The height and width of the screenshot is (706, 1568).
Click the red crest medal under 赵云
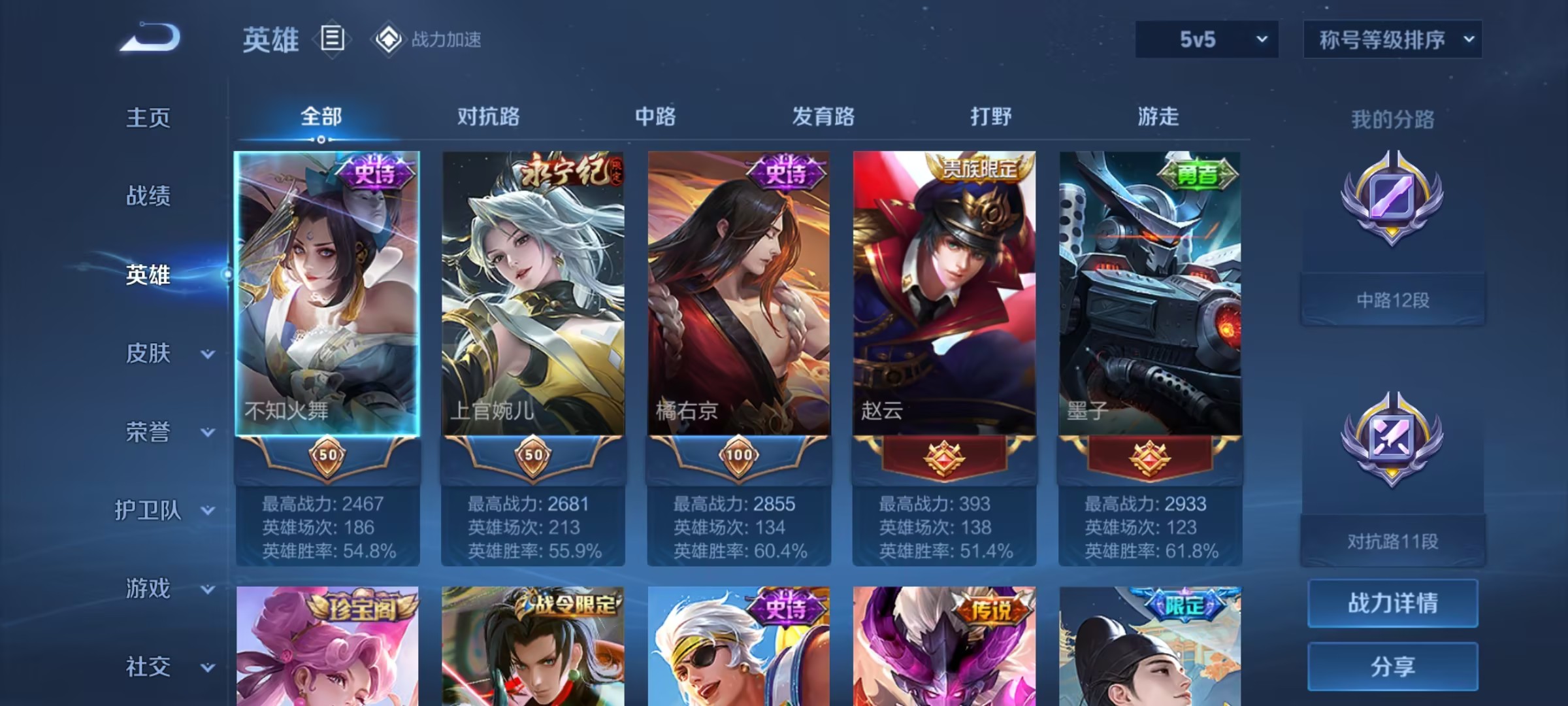tap(943, 458)
